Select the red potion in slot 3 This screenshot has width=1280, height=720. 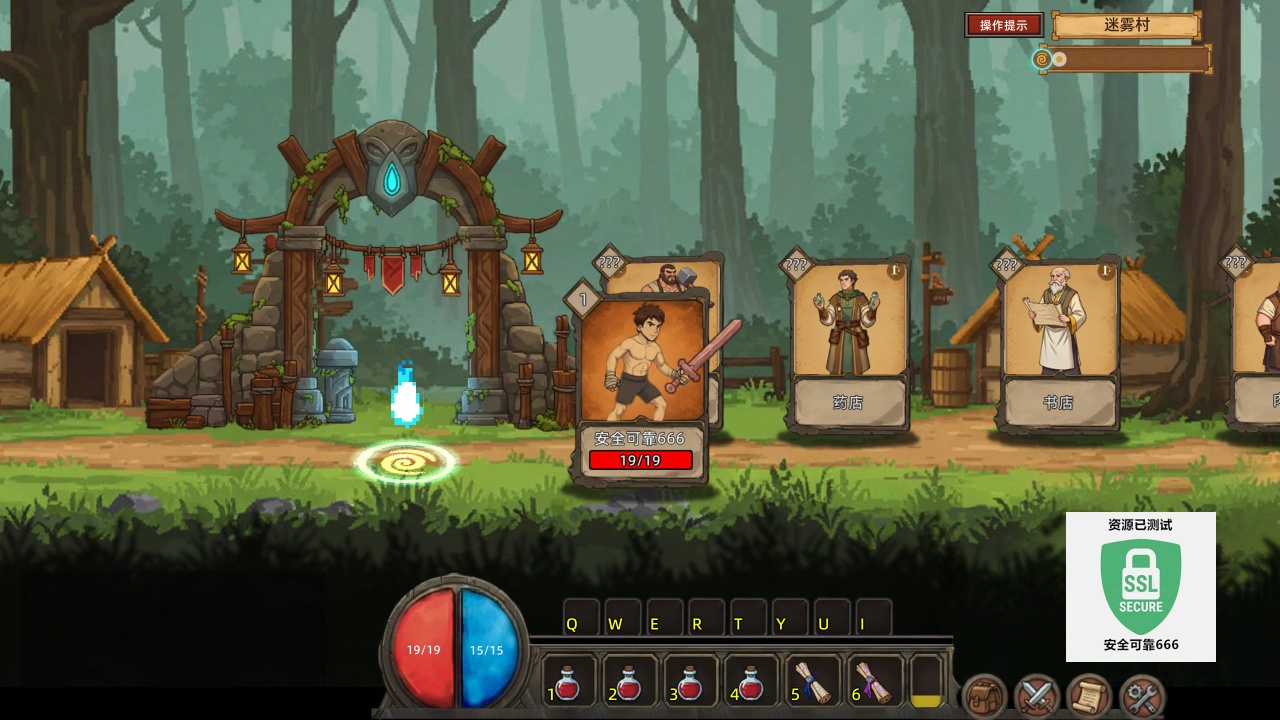pyautogui.click(x=690, y=683)
